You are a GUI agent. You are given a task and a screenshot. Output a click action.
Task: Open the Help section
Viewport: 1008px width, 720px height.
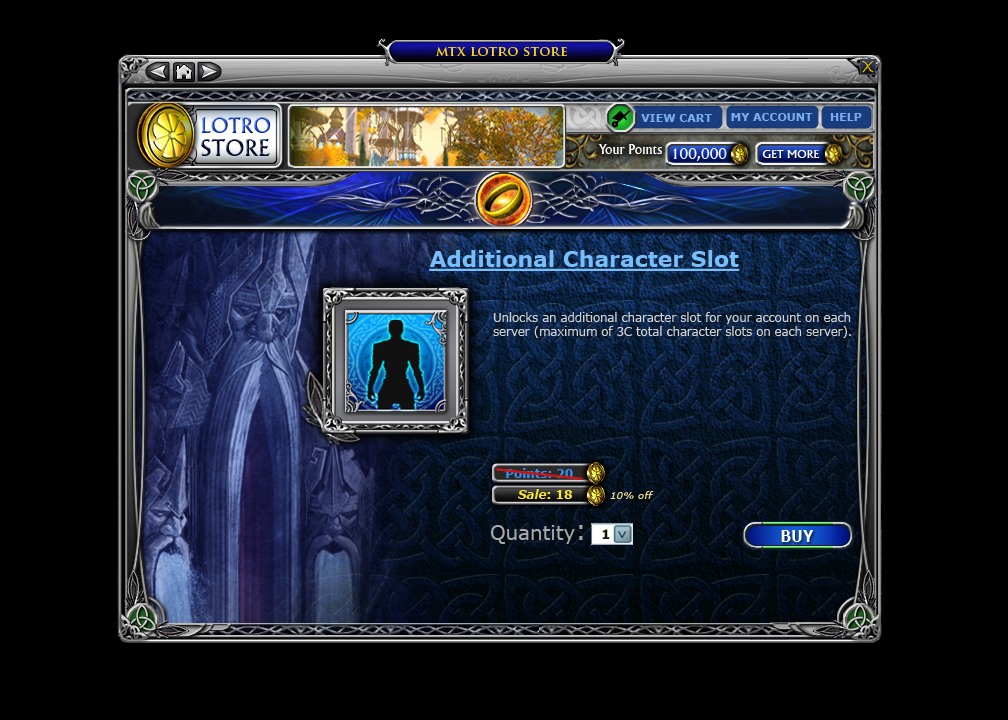[846, 117]
